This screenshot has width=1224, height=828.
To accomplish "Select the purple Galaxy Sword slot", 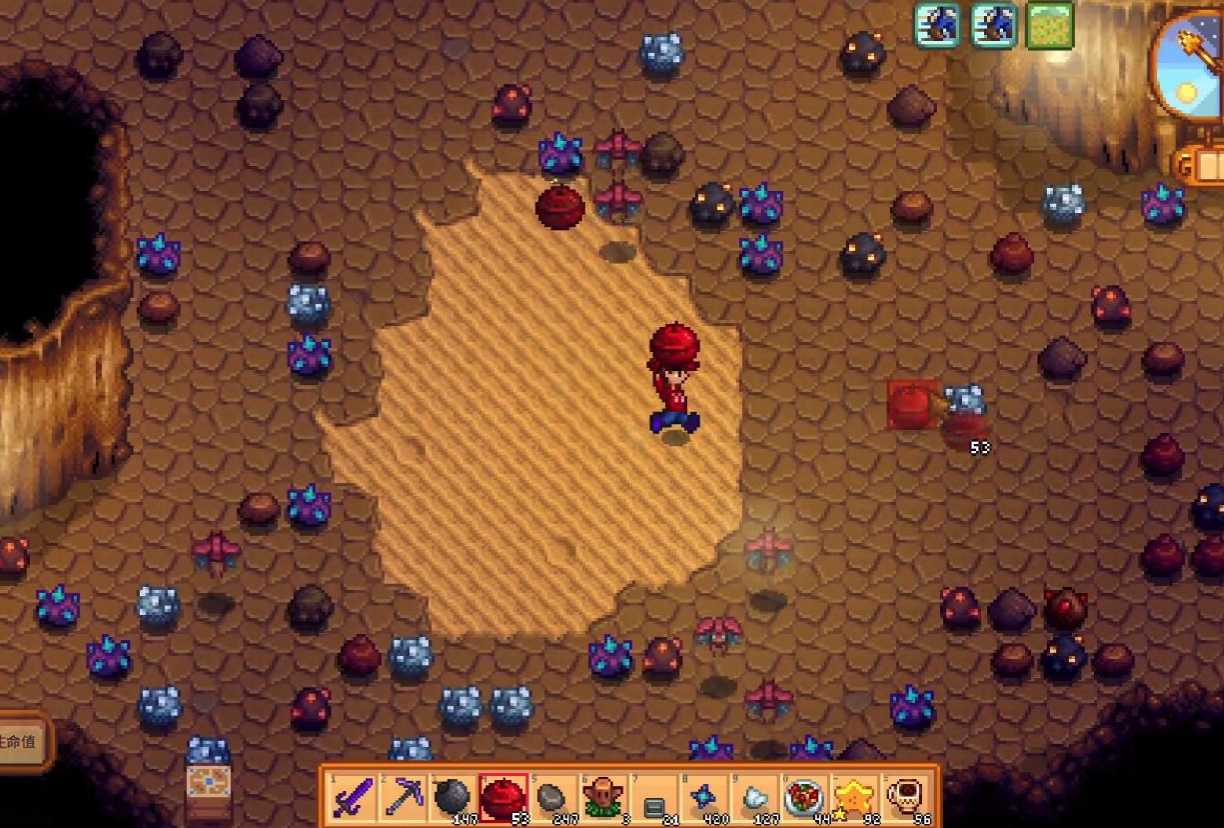I will [353, 797].
